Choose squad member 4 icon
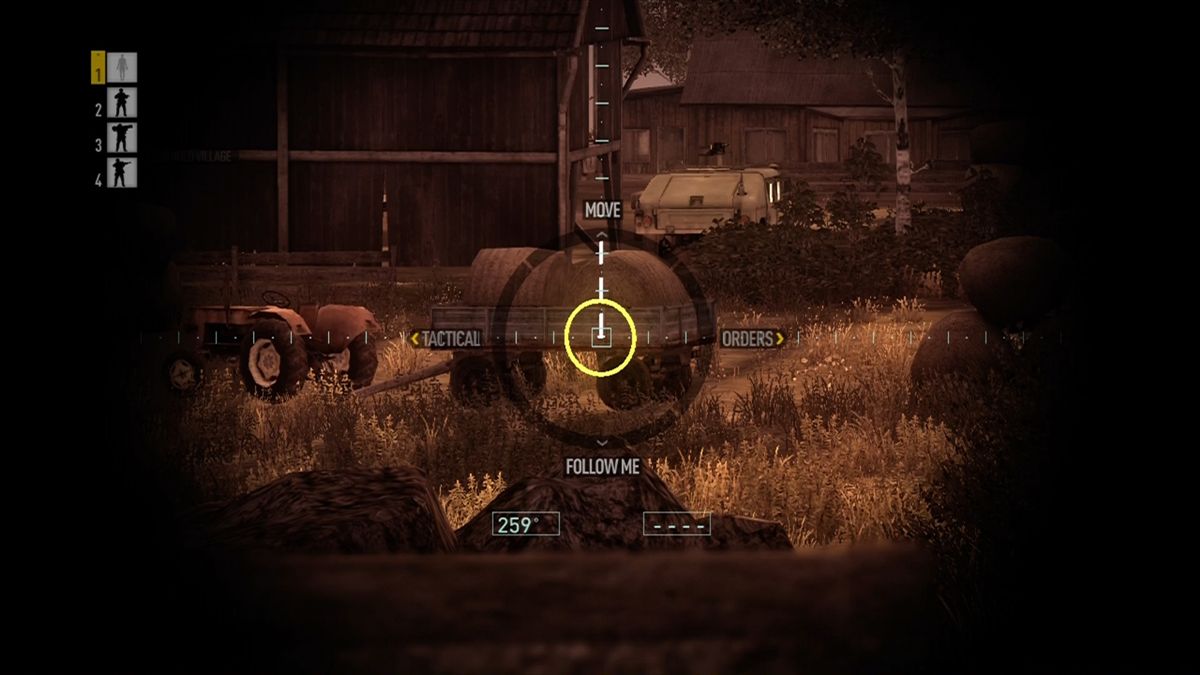Screen dimensions: 1200x675 [122, 173]
